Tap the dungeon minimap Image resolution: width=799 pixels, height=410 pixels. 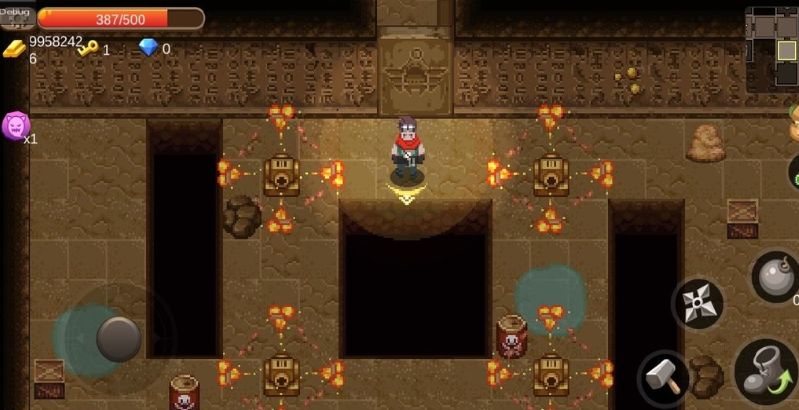(772, 47)
